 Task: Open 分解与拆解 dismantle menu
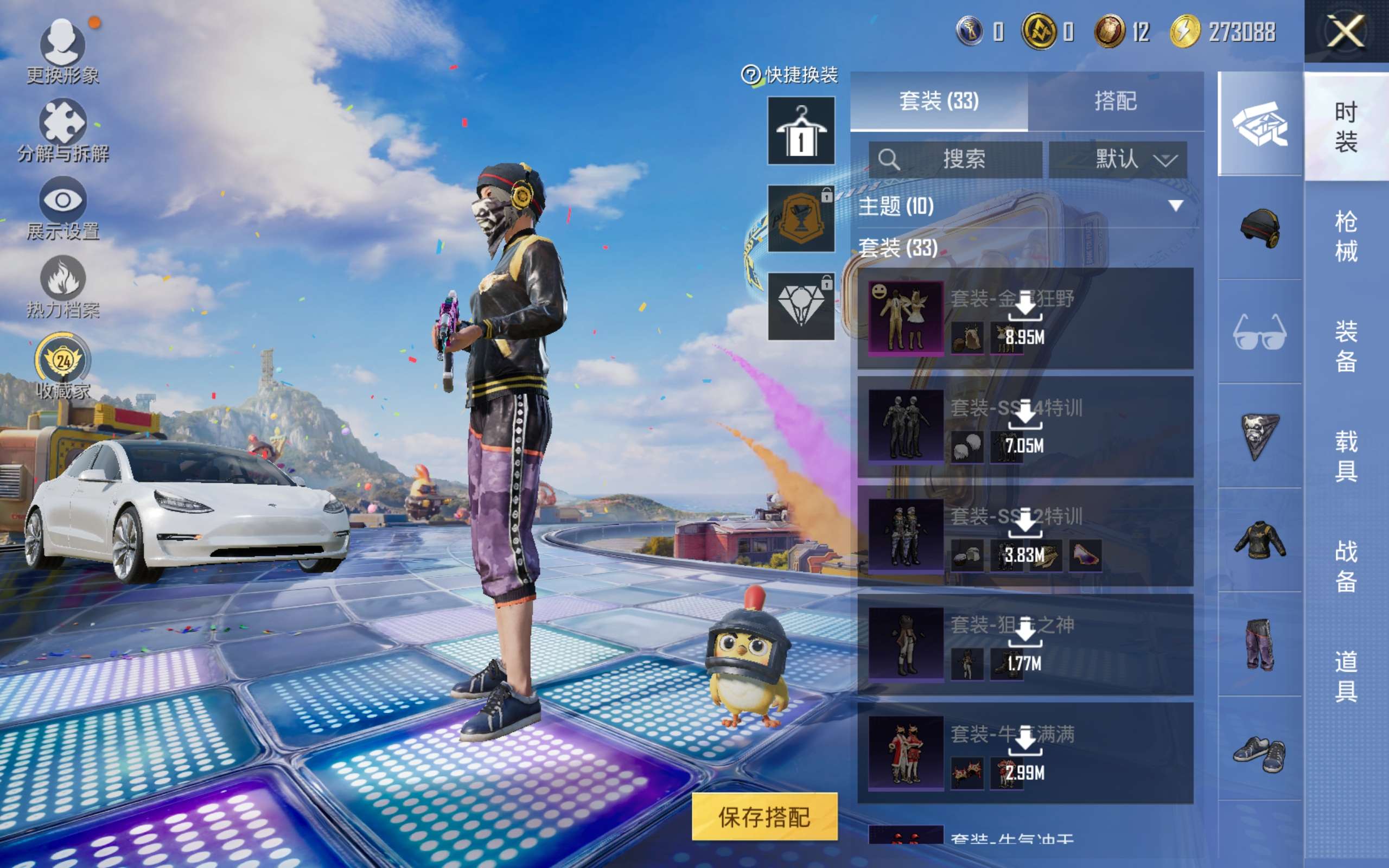(x=62, y=130)
